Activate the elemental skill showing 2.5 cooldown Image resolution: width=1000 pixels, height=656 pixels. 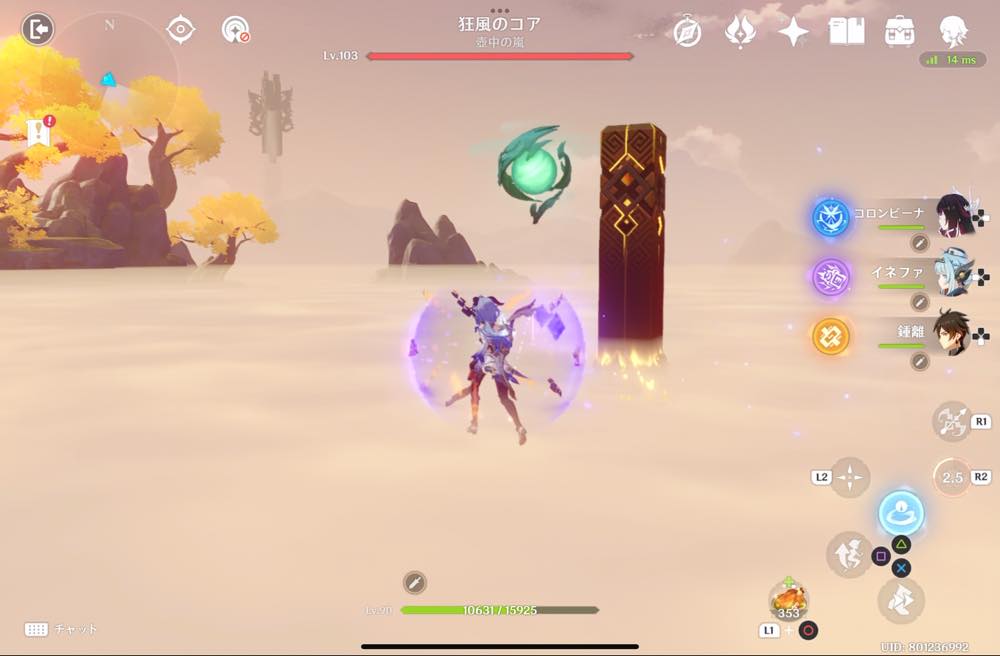[x=951, y=478]
